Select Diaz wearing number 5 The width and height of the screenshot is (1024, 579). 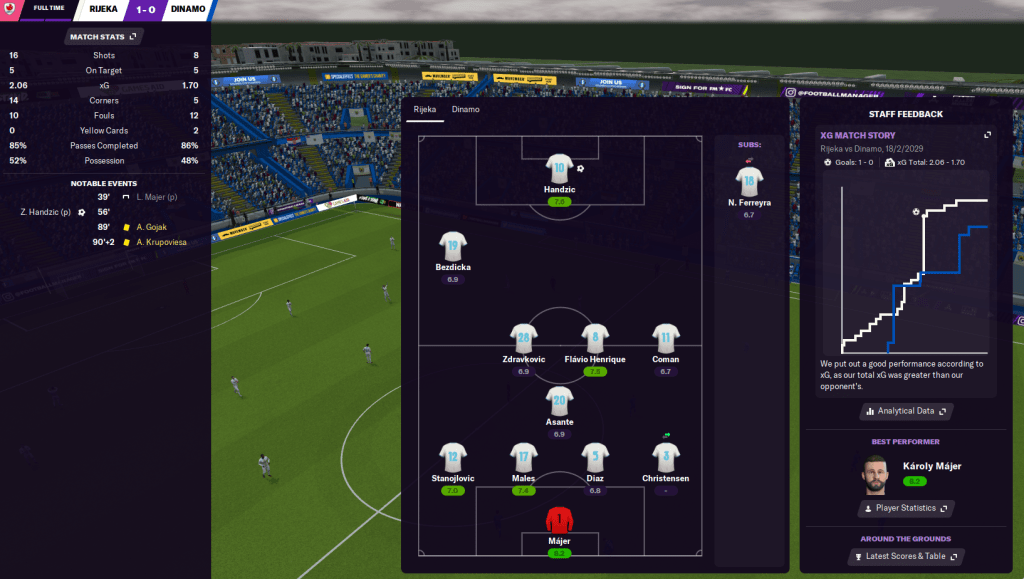pos(595,457)
